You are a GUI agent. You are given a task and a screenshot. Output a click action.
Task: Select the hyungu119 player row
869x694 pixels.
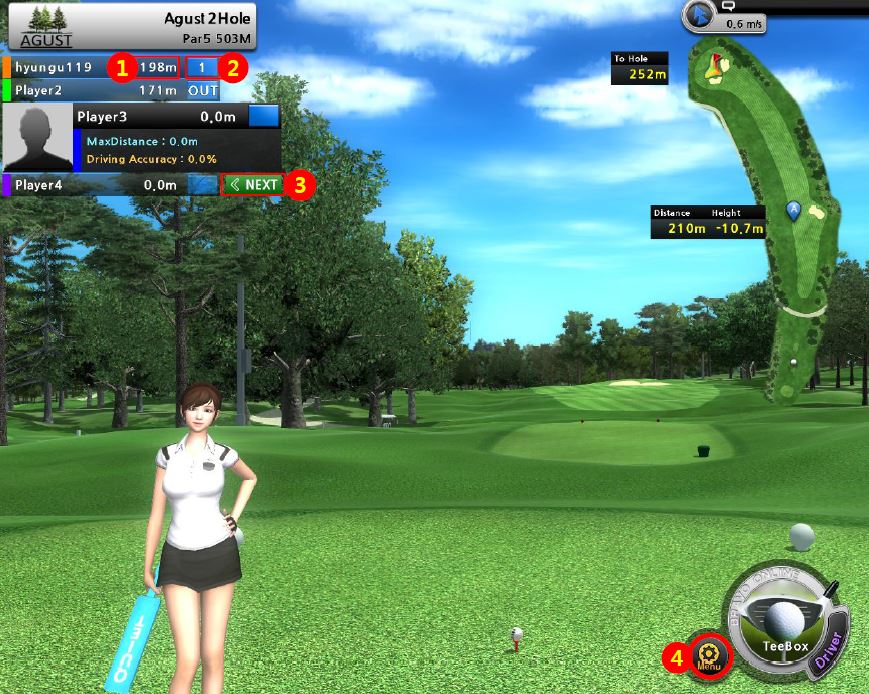[55, 68]
